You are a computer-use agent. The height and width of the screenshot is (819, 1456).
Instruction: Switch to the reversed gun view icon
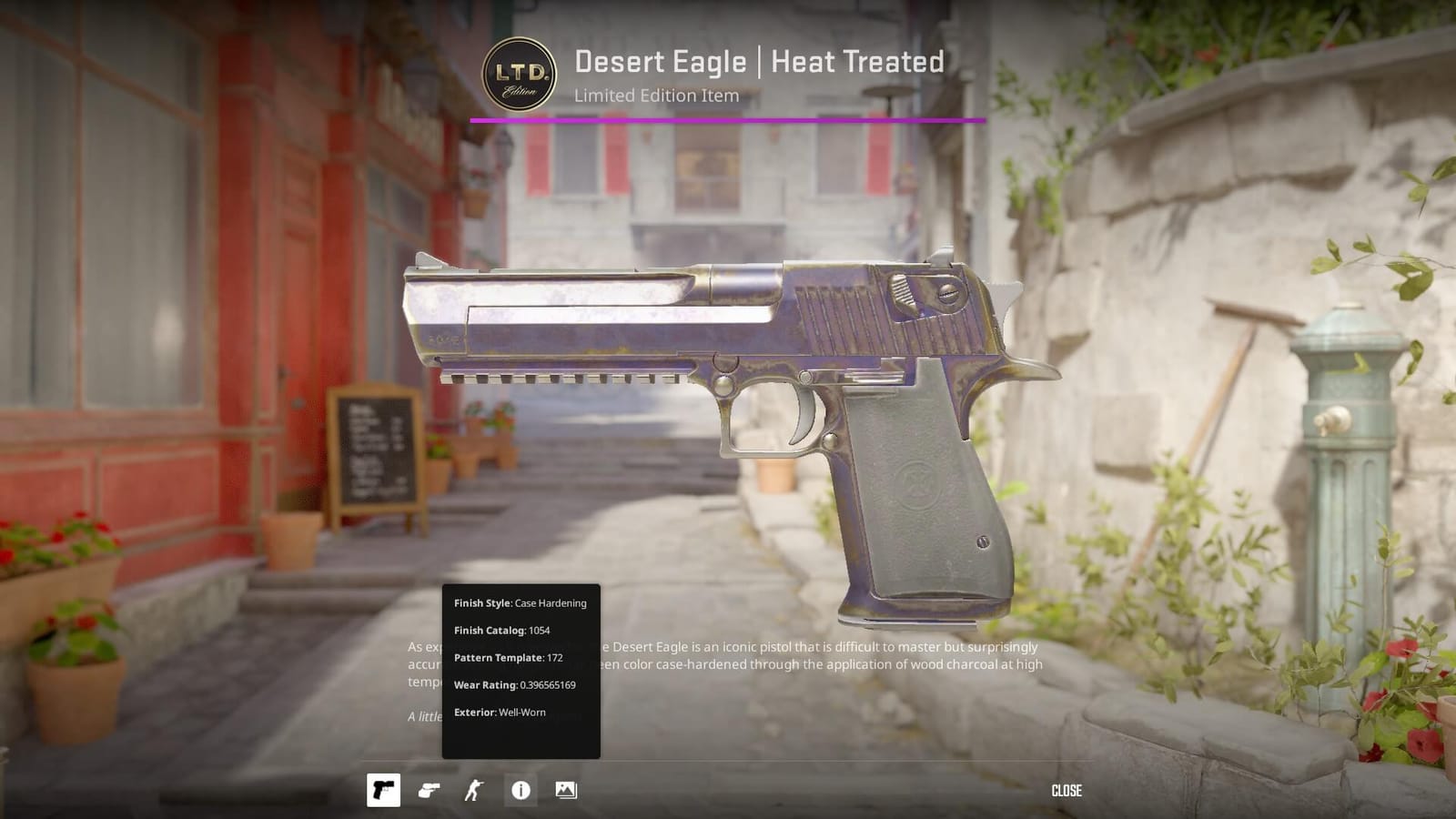pyautogui.click(x=430, y=791)
